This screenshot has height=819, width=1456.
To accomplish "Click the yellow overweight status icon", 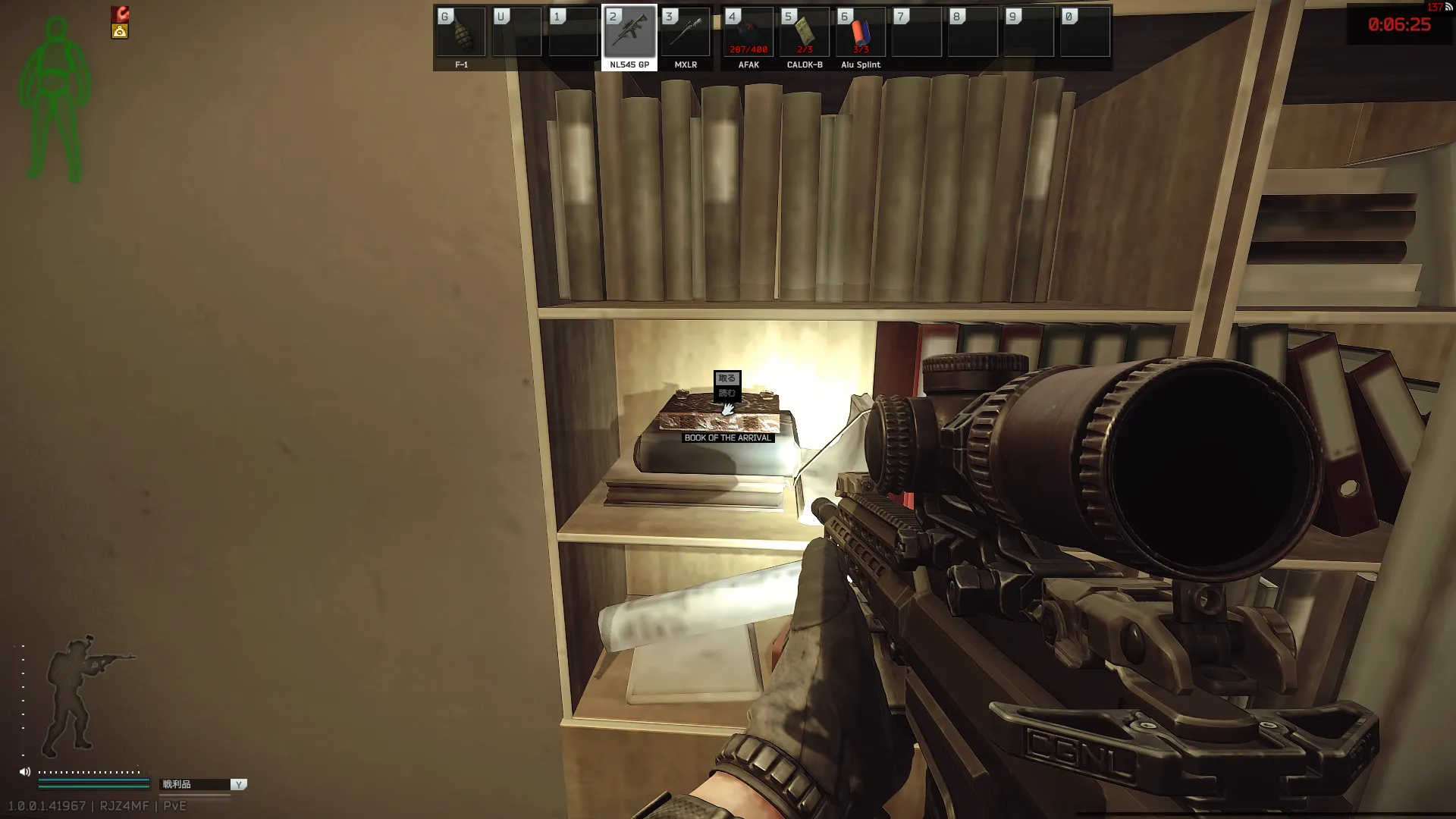I will pyautogui.click(x=120, y=31).
